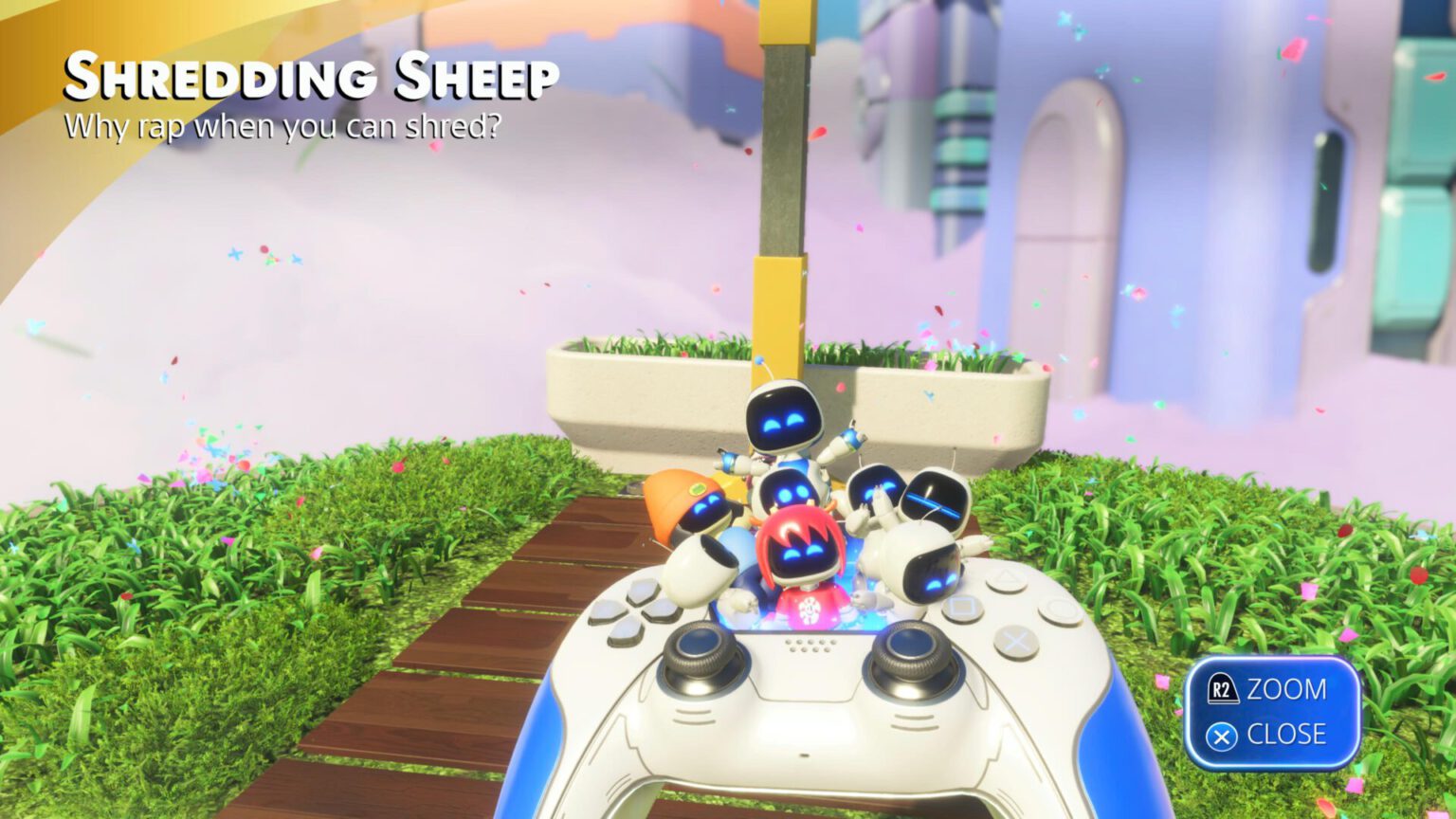
Task: Open the ZOOM view via the blue prompt
Action: pos(1284,690)
